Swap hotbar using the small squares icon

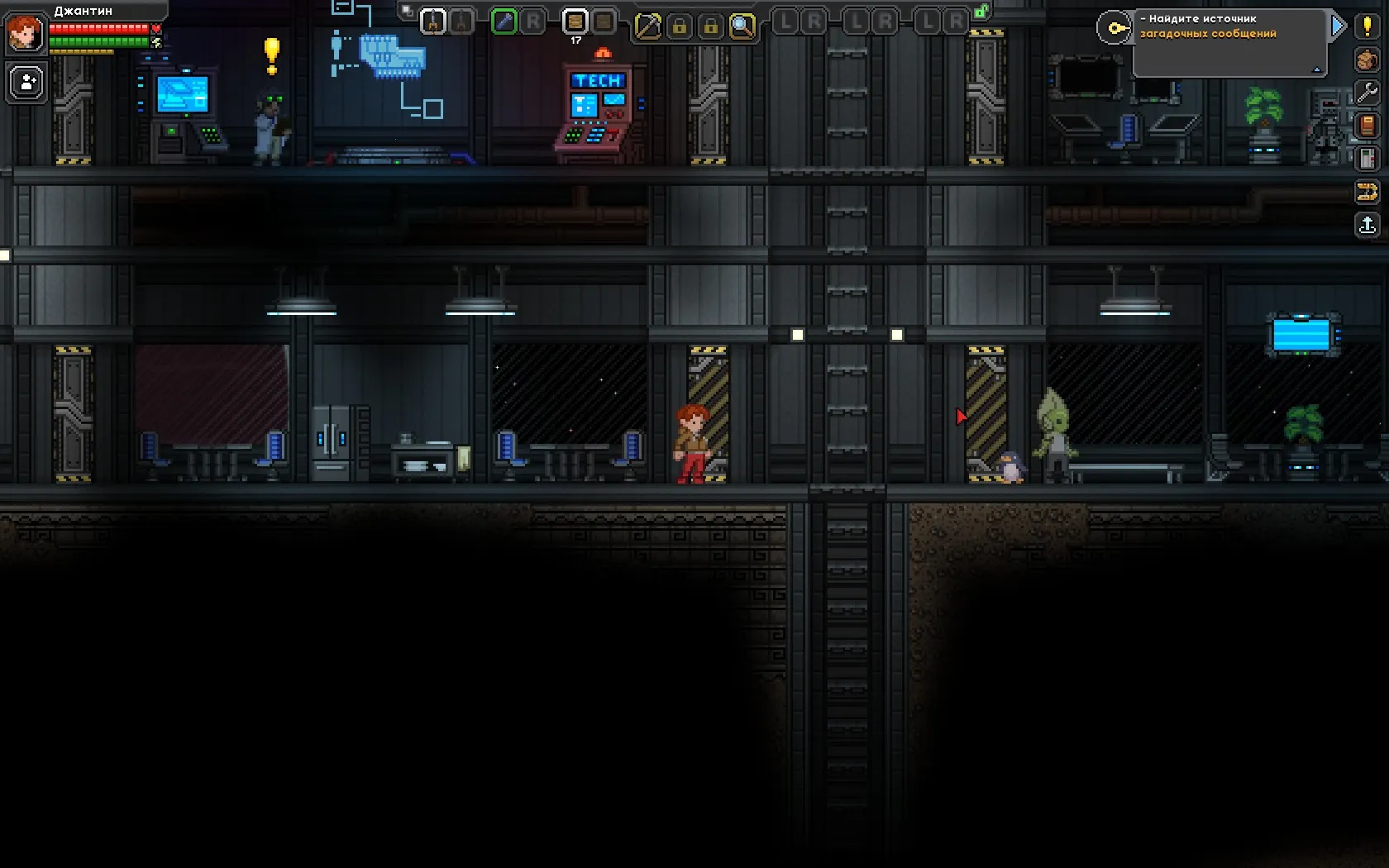(x=407, y=11)
